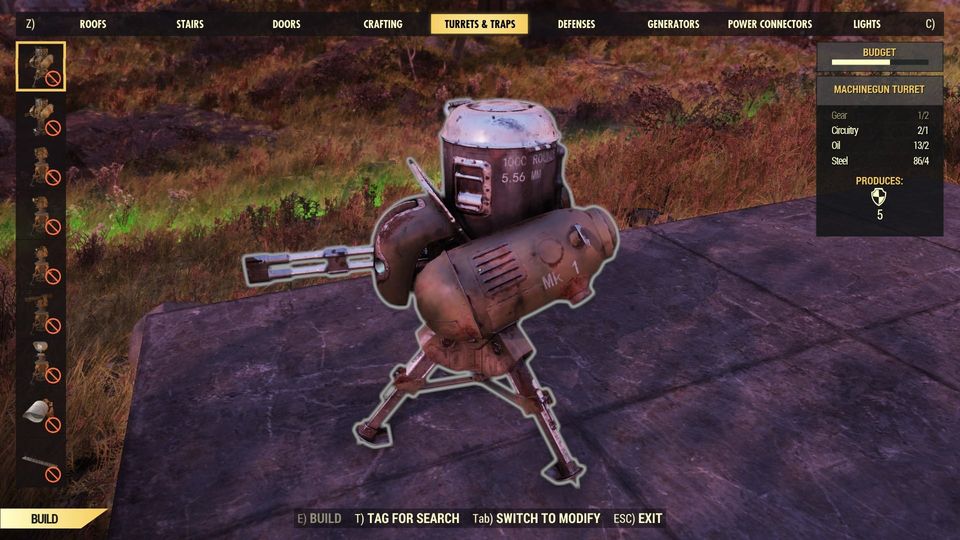This screenshot has height=540, width=960.
Task: Choose the Lights category
Action: coord(867,24)
